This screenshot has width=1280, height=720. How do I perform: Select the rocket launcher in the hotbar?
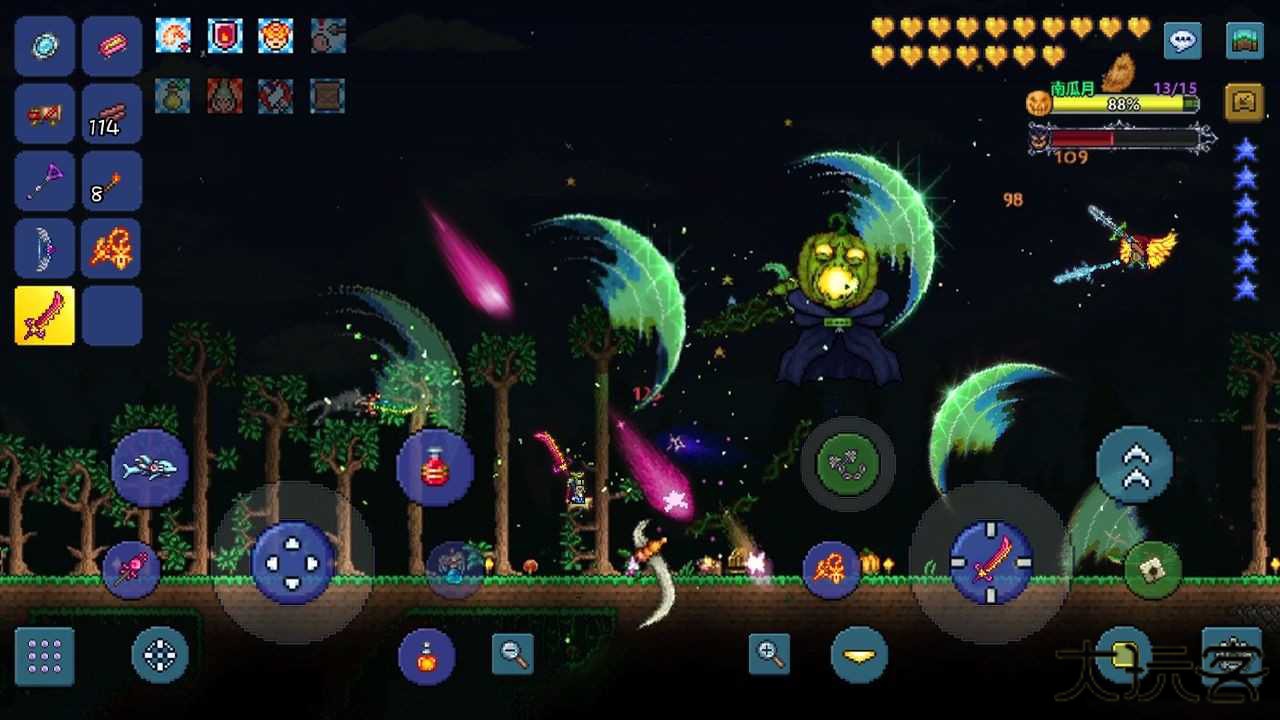tap(44, 113)
